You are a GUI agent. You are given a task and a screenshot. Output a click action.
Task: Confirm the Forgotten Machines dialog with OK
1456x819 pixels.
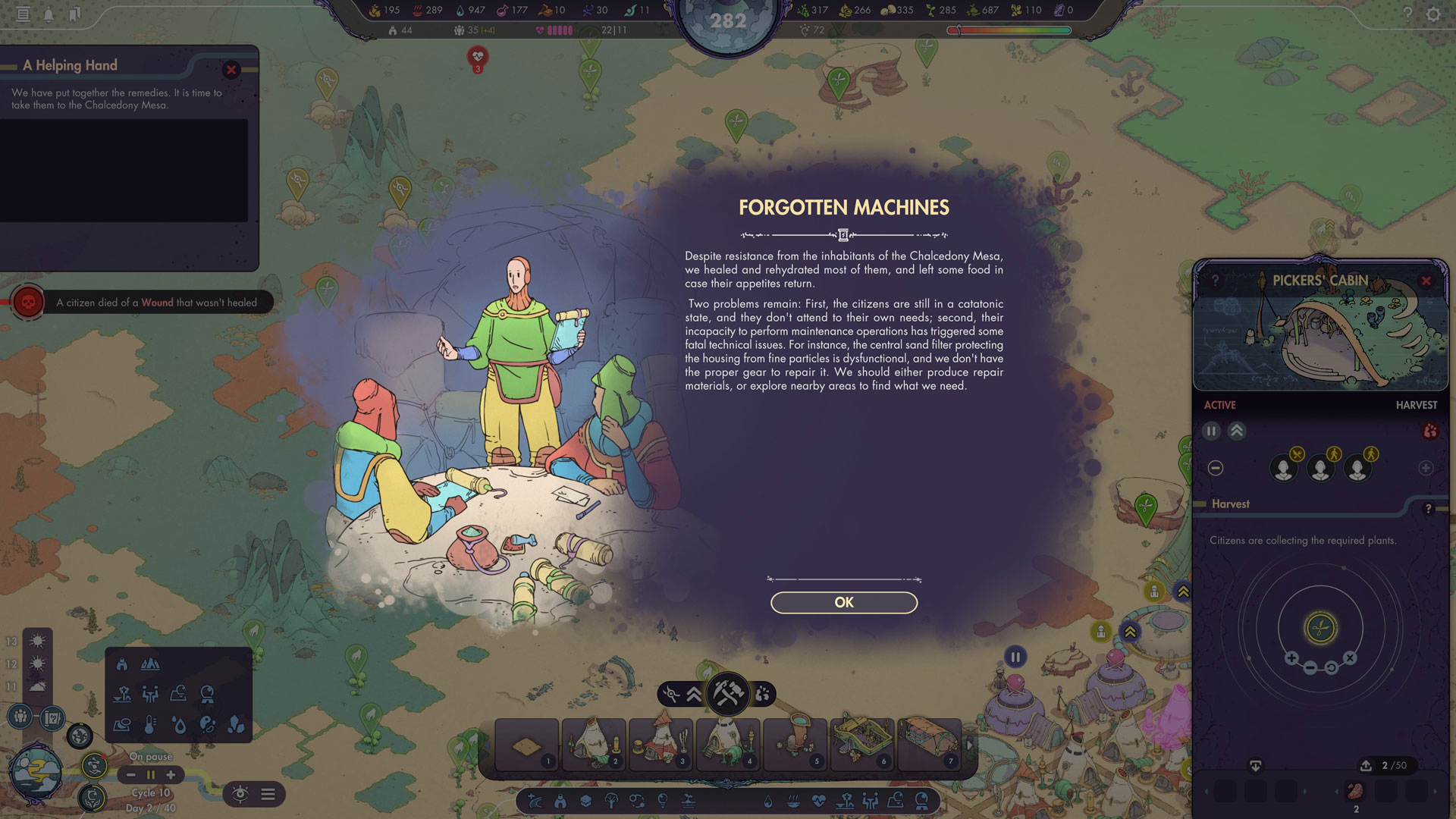pyautogui.click(x=843, y=602)
